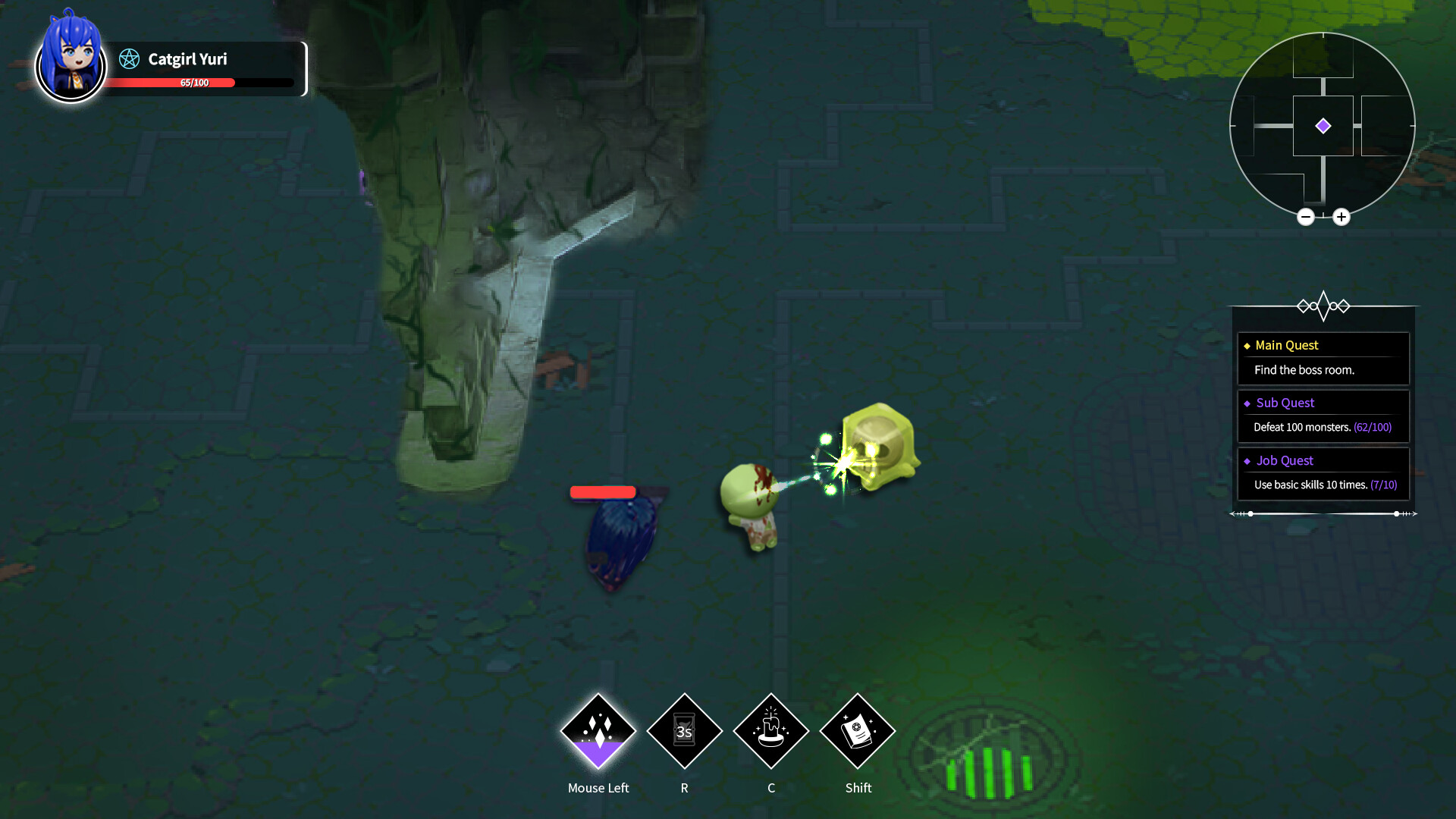Open the spellbook skill bound to Shift

(x=858, y=730)
